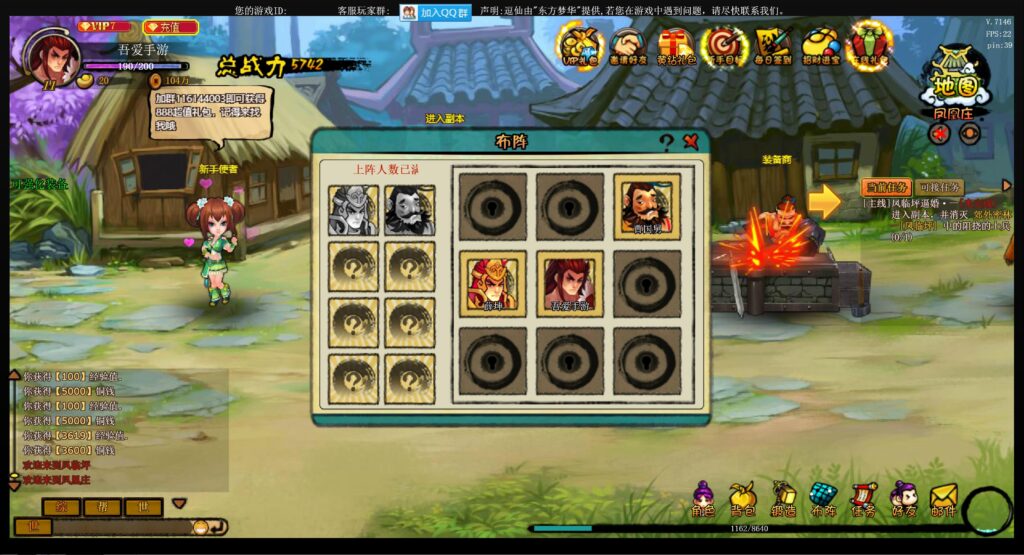Open the formation window's question mark help
The height and width of the screenshot is (555, 1024).
[666, 142]
